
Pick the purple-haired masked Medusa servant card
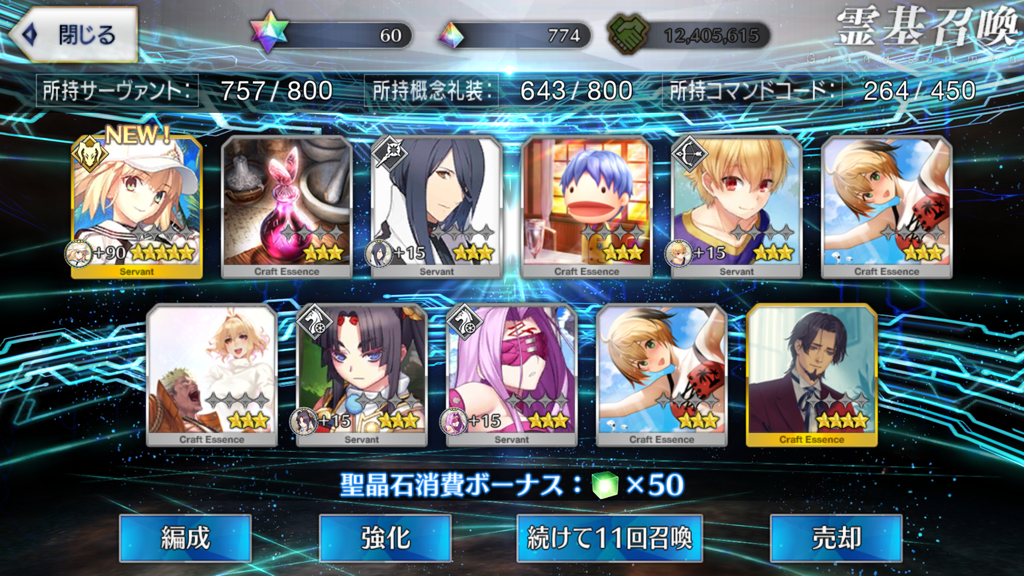(x=511, y=375)
